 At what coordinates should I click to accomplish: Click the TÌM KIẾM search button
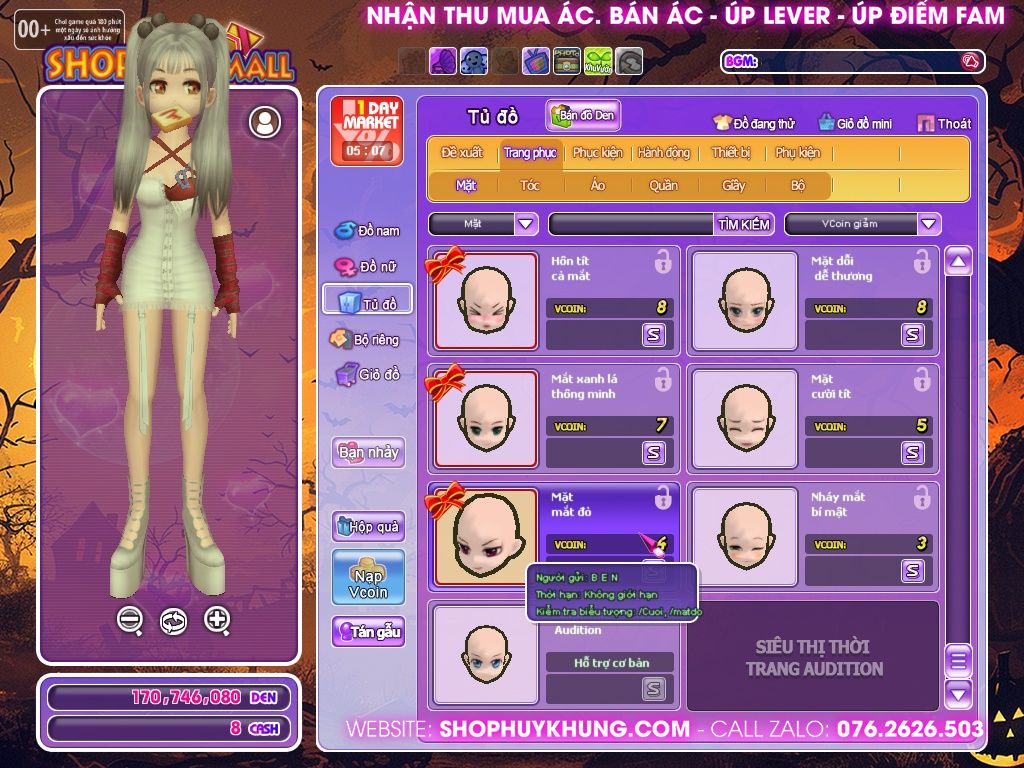tap(744, 224)
